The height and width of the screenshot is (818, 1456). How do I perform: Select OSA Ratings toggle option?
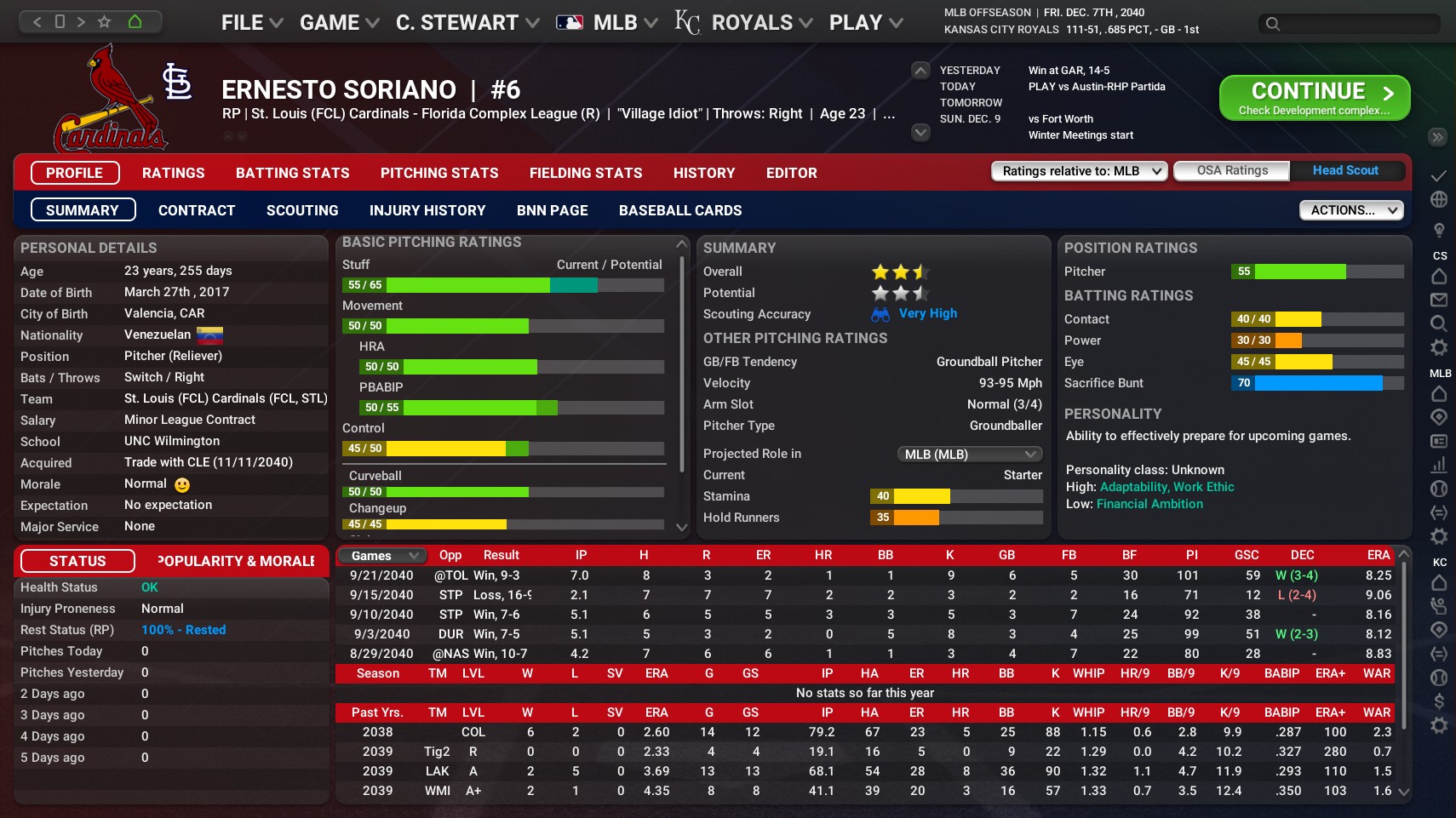1231,170
